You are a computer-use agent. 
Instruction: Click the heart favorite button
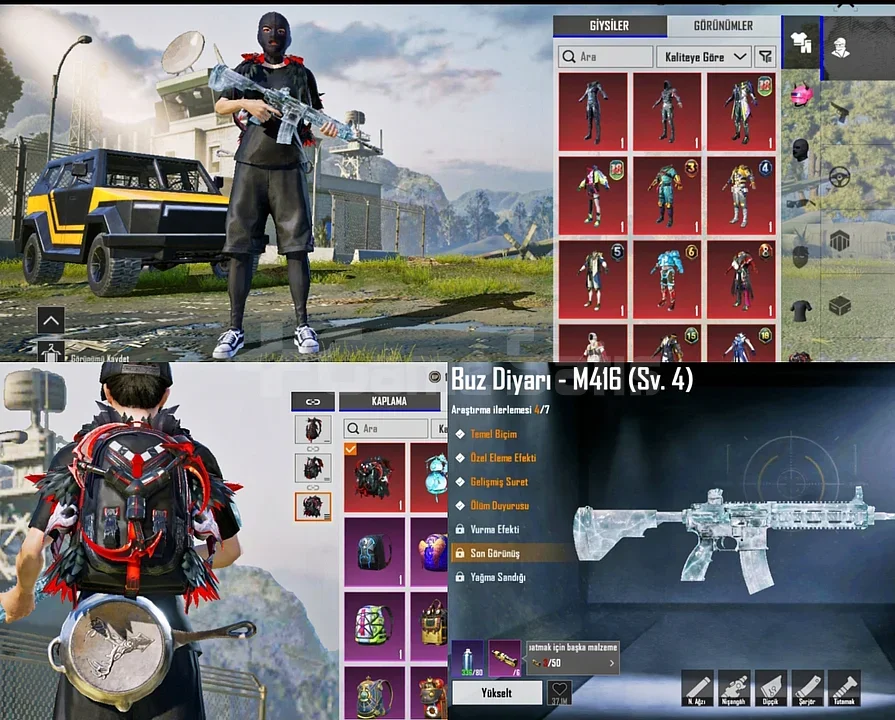[560, 691]
